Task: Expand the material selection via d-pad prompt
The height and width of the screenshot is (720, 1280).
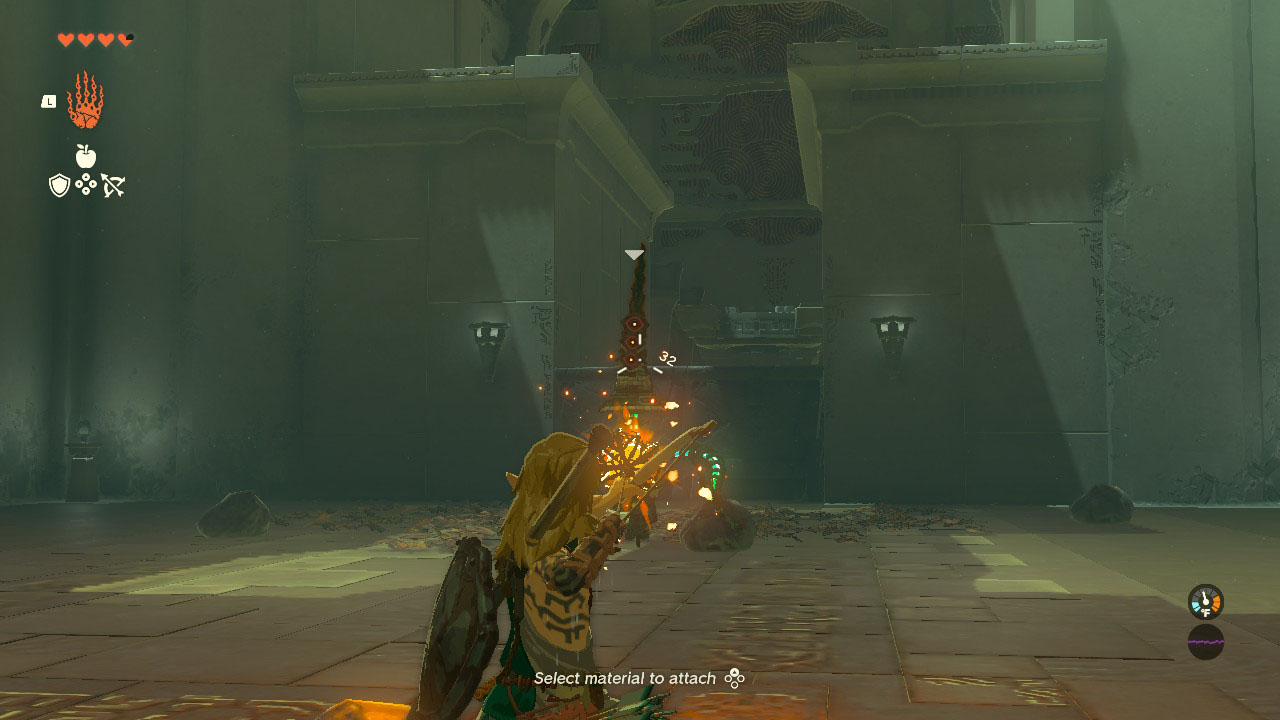Action: [737, 678]
